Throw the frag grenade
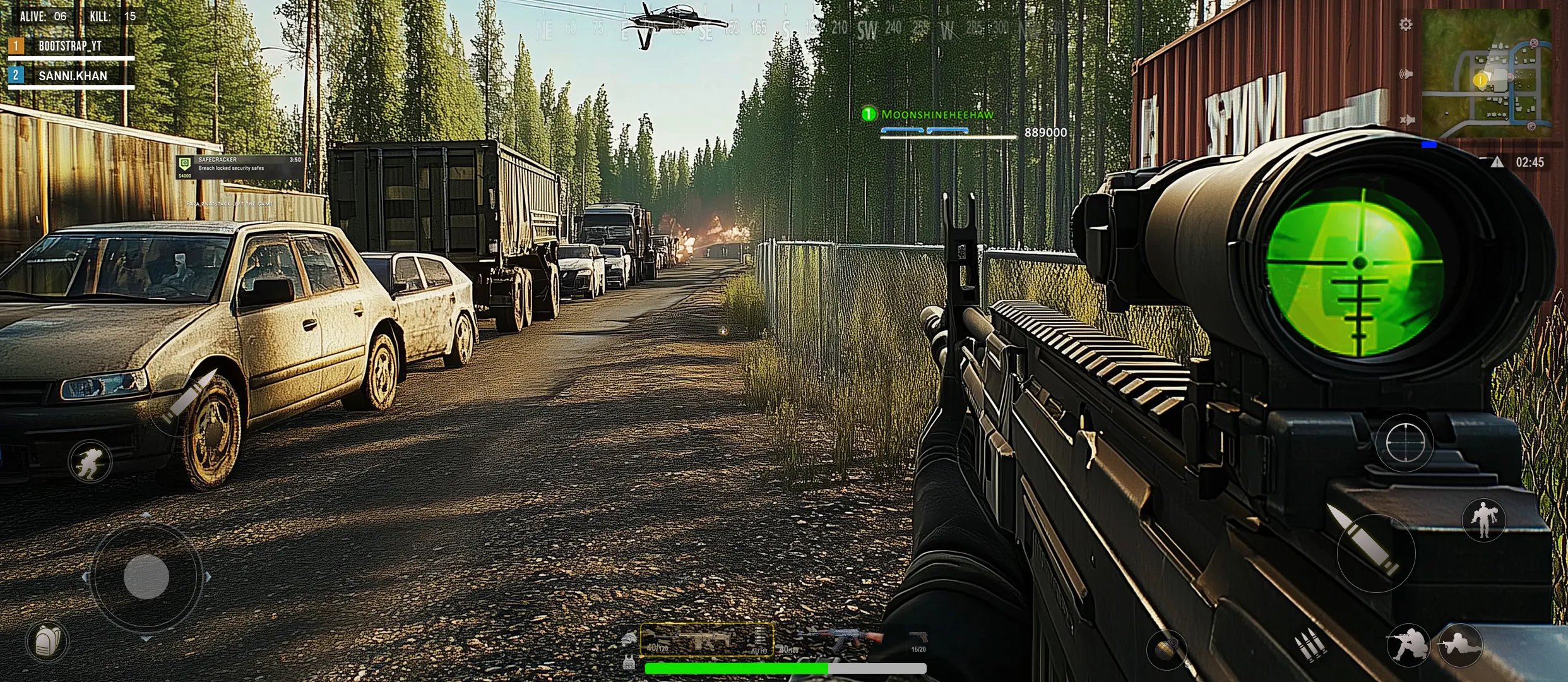 (1166, 649)
